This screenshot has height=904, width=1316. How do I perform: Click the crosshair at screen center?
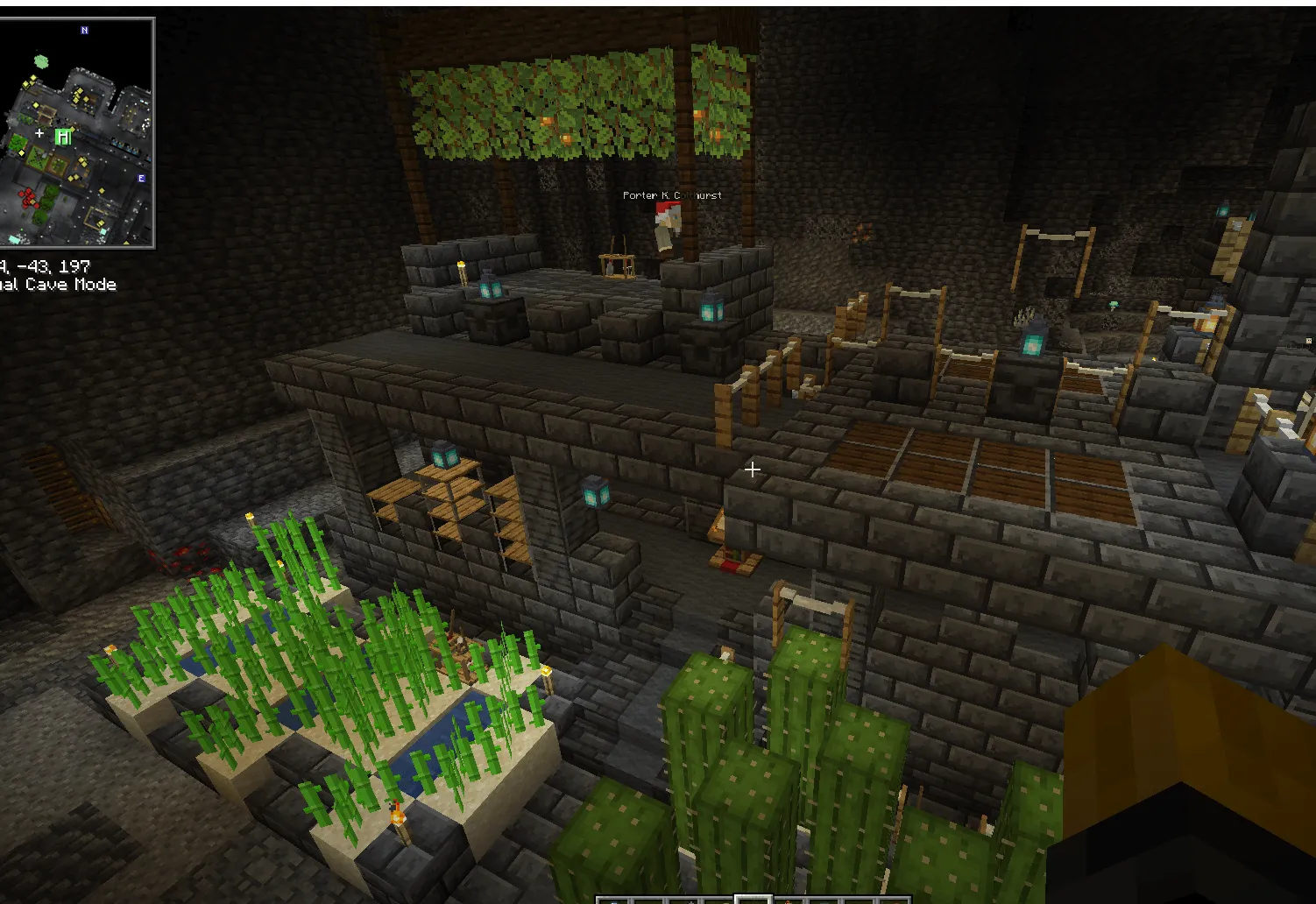point(752,470)
